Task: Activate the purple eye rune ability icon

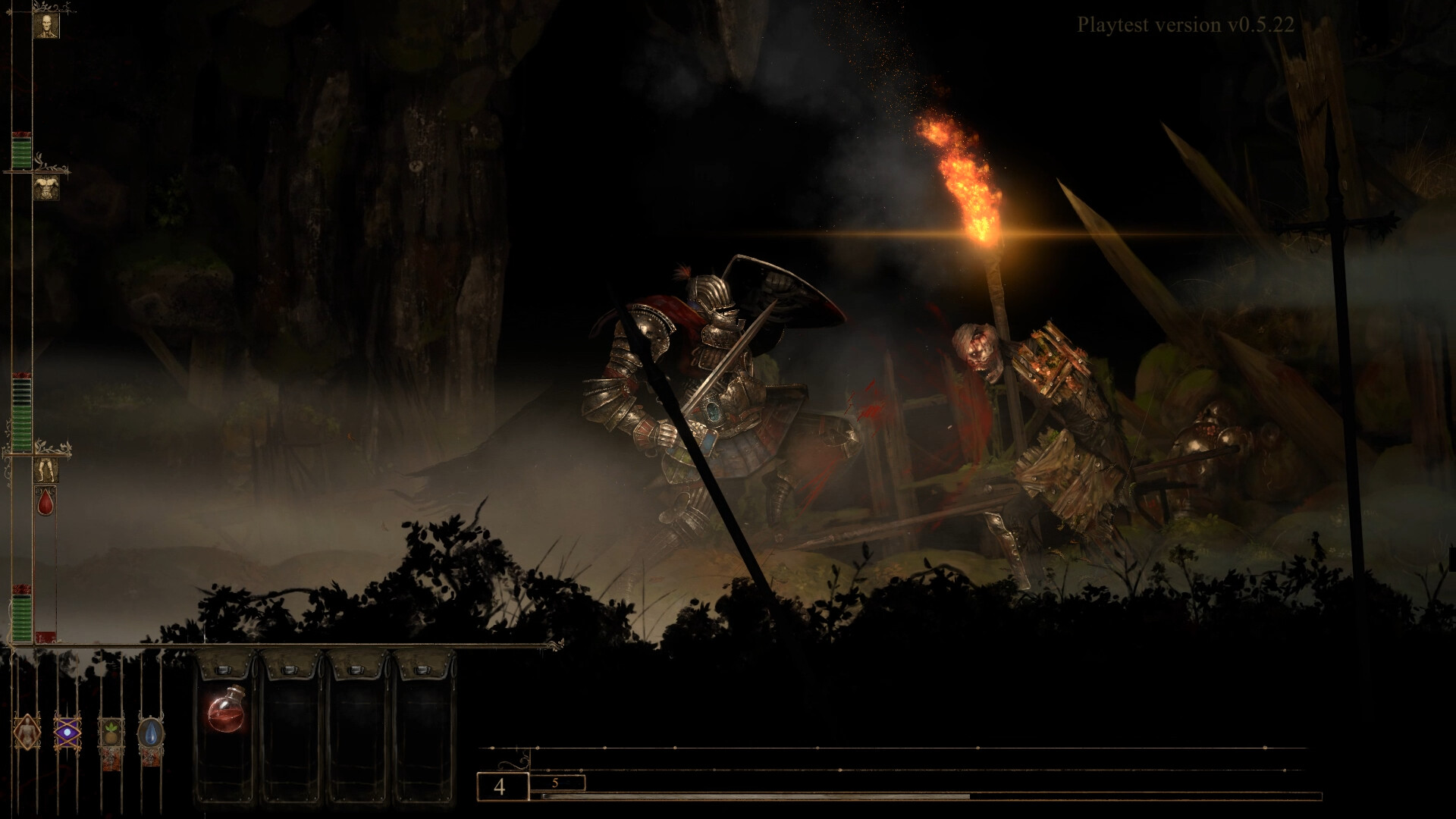Action: pos(67,733)
